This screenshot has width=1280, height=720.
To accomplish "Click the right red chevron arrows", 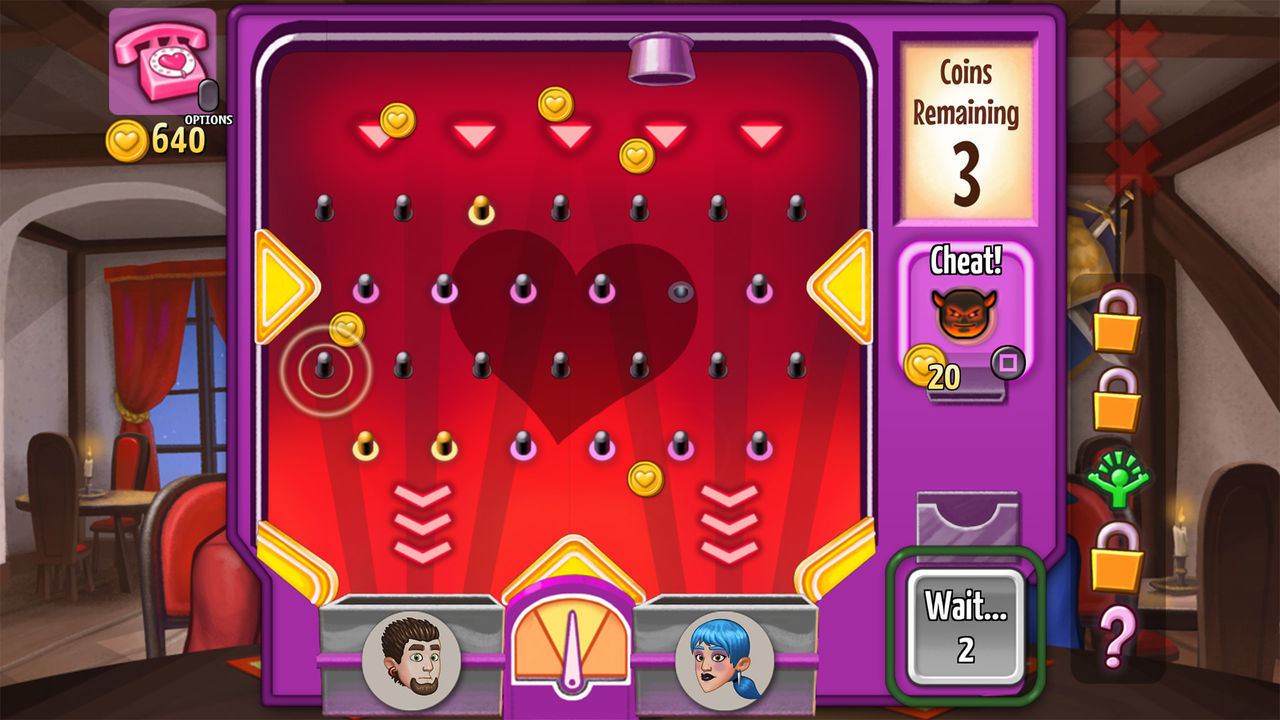I will pyautogui.click(x=729, y=520).
